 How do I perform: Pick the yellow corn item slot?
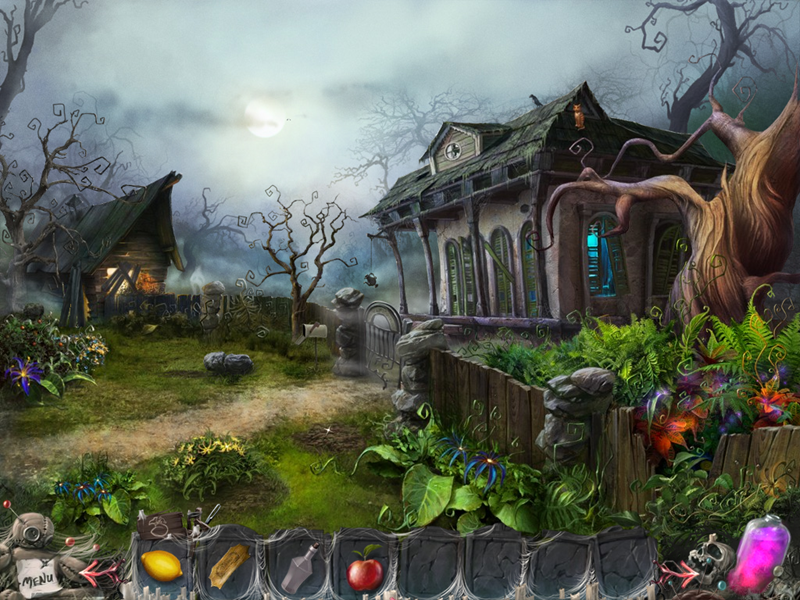tap(229, 566)
